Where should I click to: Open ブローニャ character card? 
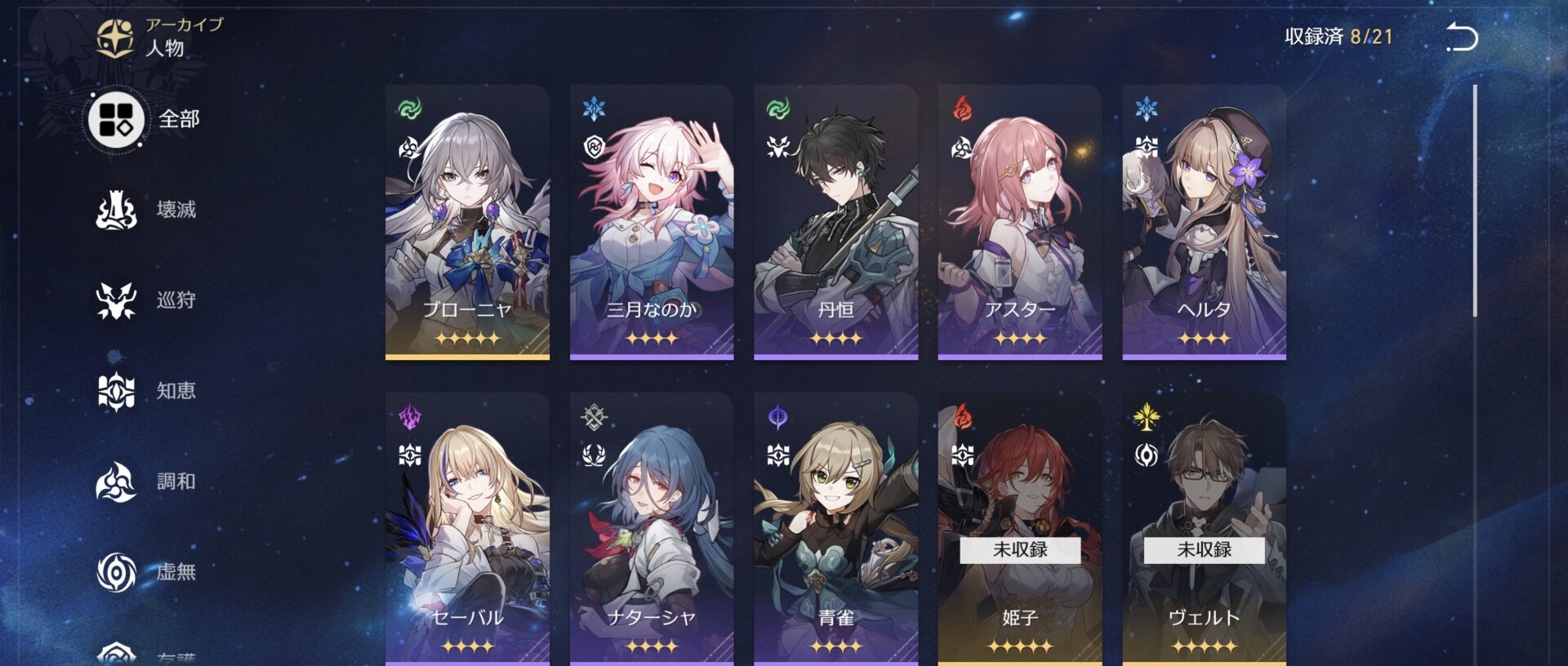pos(467,222)
